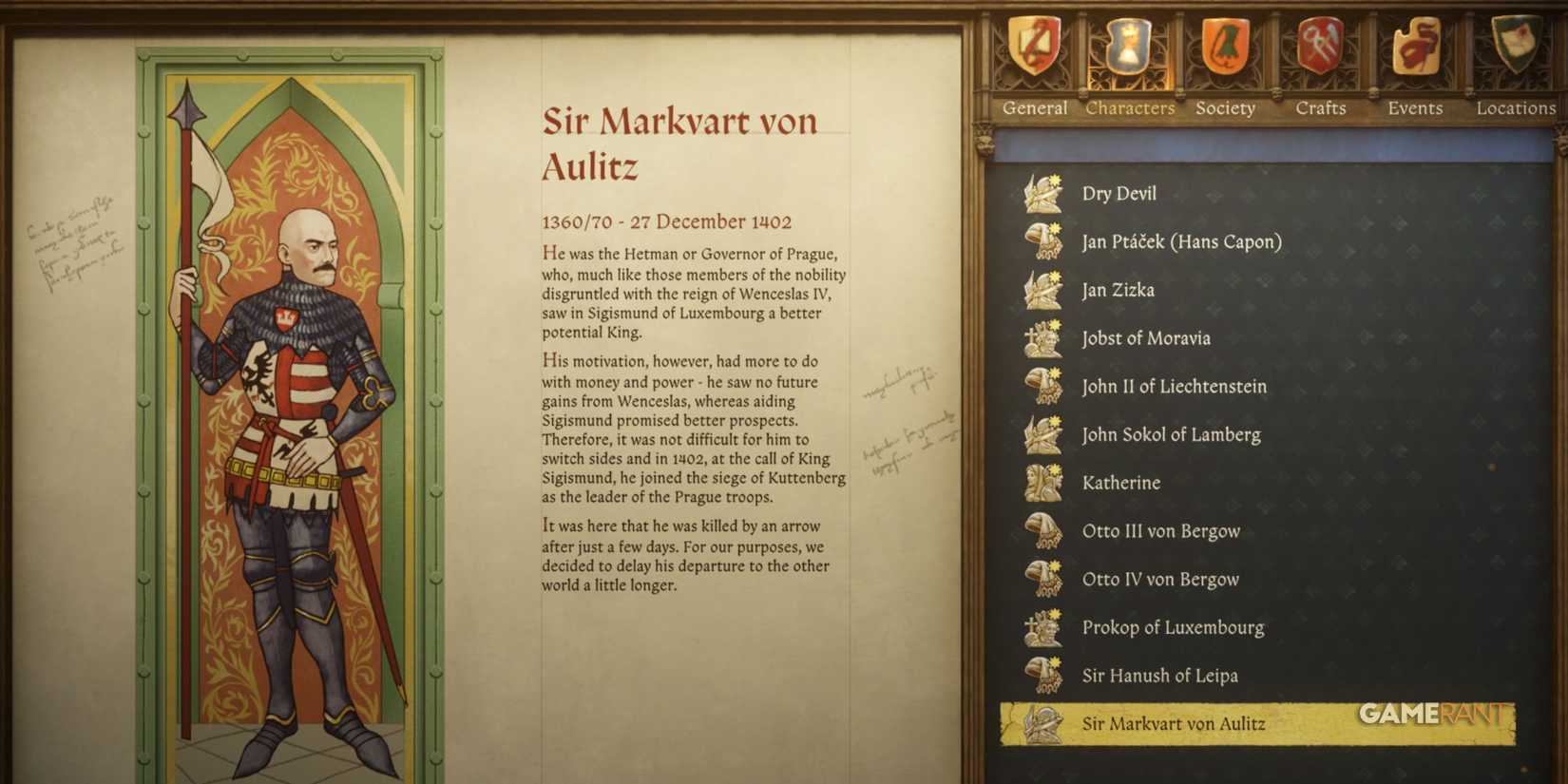The width and height of the screenshot is (1568, 784).
Task: Click the star badge beside Dry Devil
Action: point(1057,182)
